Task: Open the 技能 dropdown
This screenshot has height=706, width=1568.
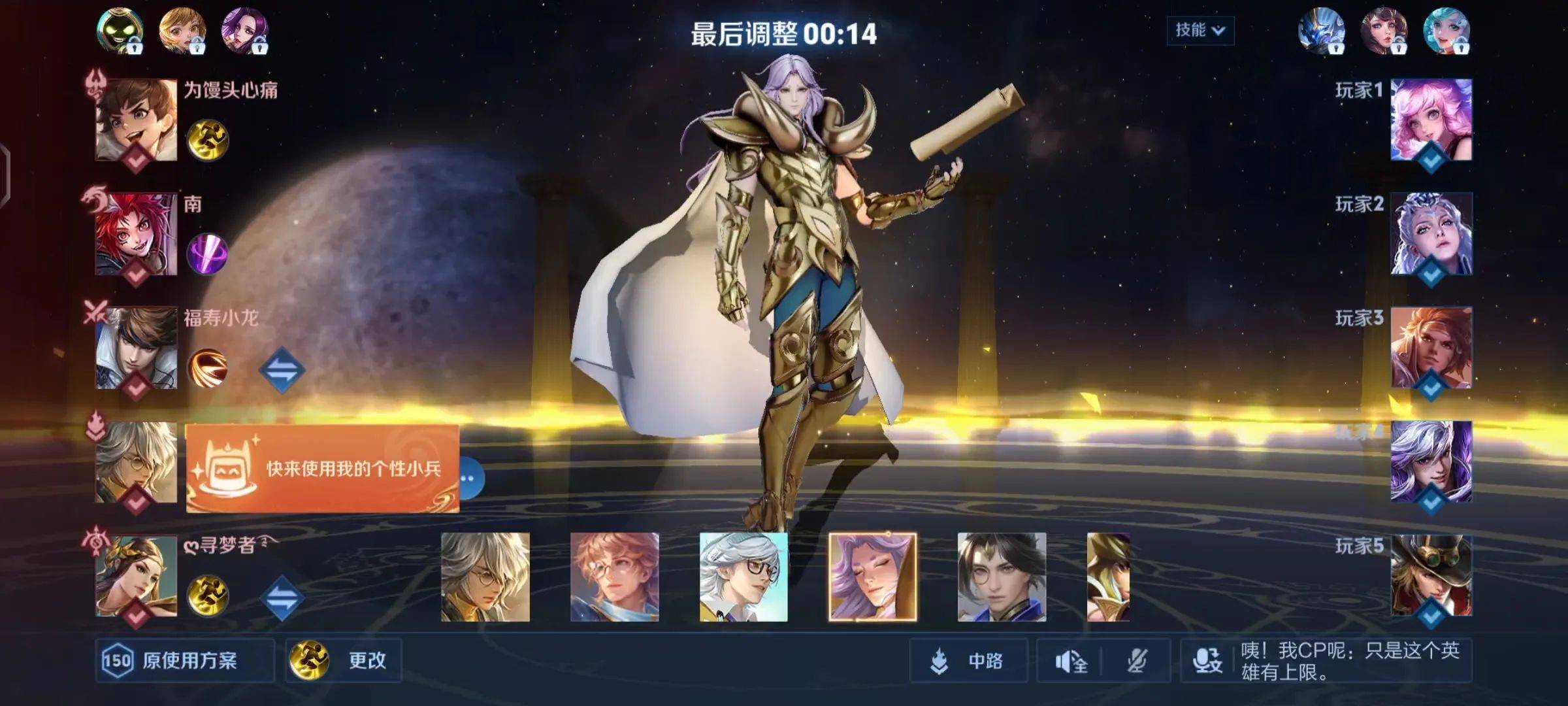Action: [x=1200, y=30]
